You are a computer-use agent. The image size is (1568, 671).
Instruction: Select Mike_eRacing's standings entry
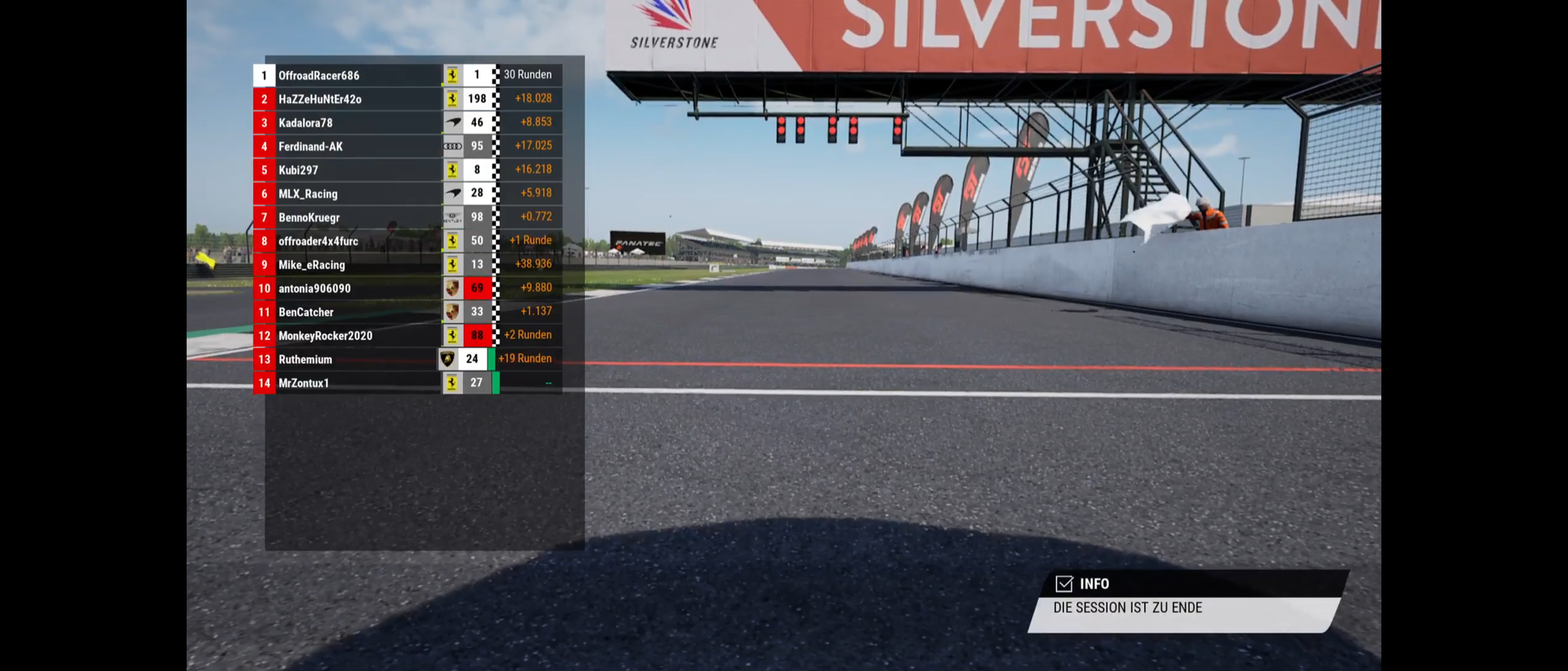tap(311, 265)
